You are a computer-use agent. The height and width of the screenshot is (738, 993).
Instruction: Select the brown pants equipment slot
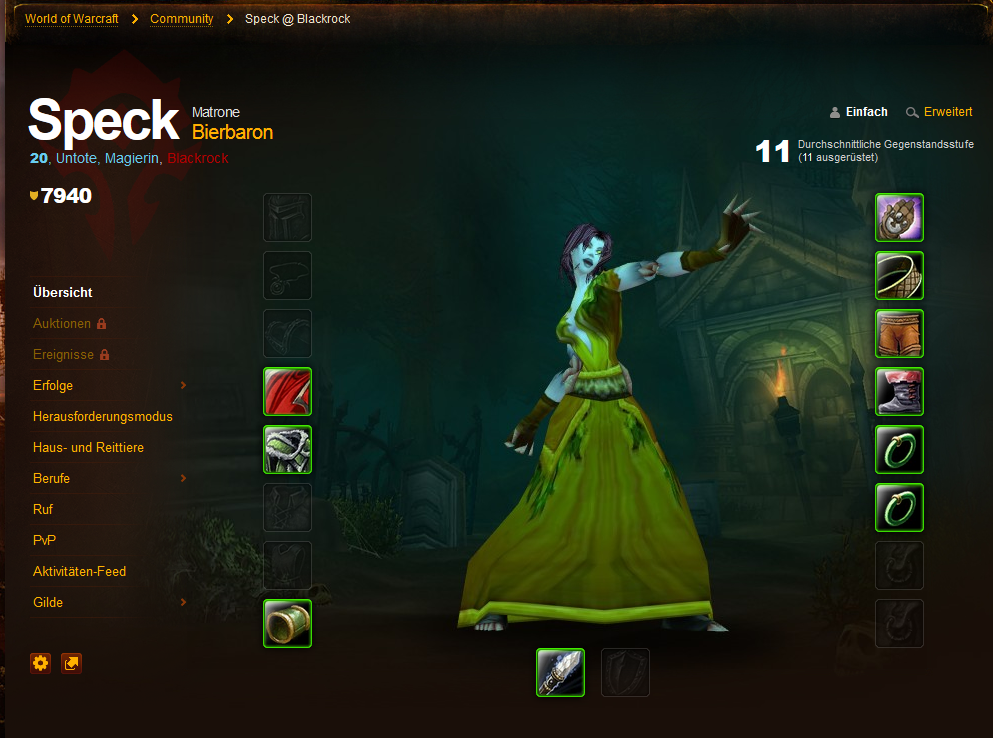[x=899, y=334]
